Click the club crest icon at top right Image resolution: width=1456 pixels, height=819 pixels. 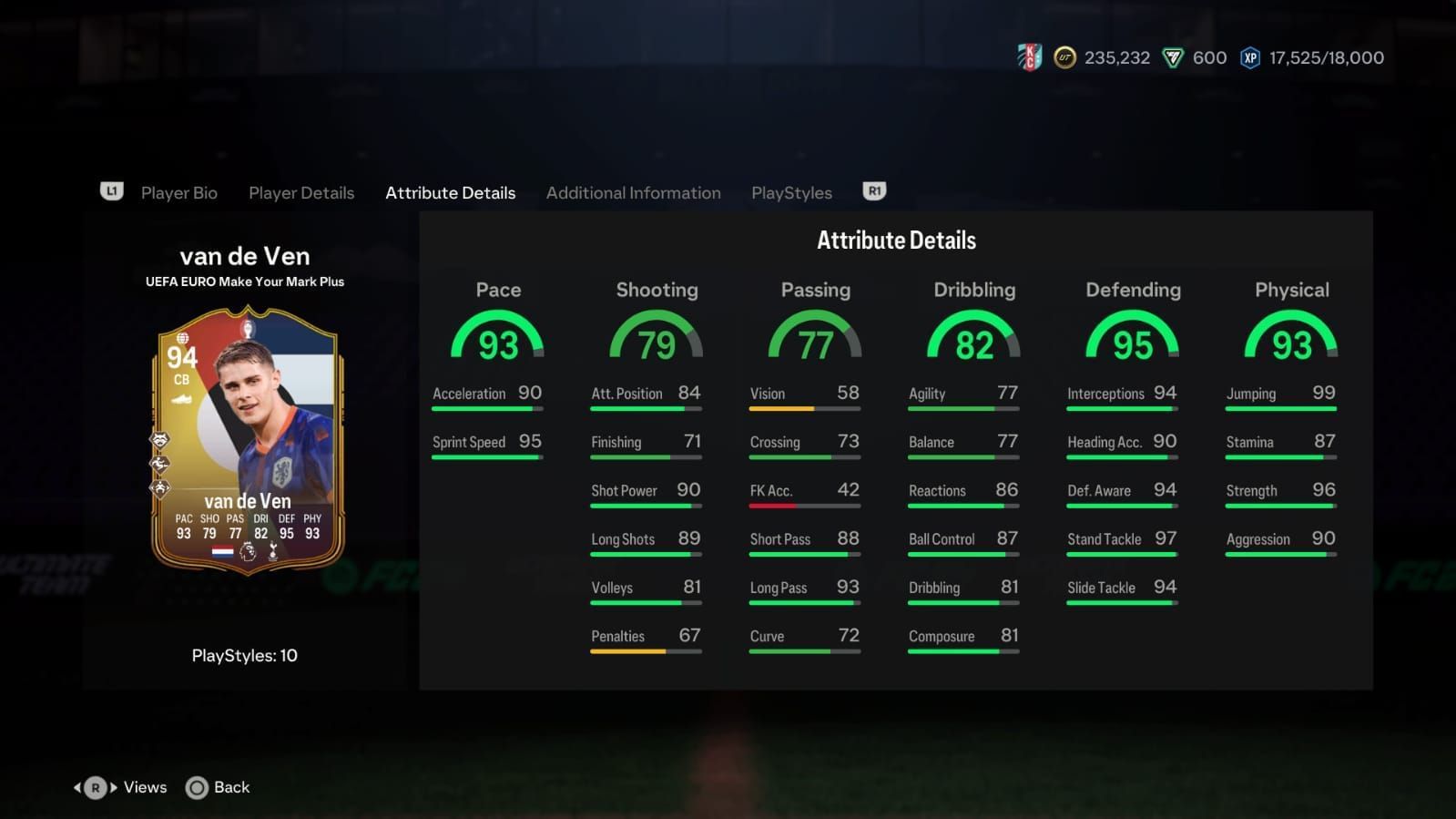(x=1027, y=56)
